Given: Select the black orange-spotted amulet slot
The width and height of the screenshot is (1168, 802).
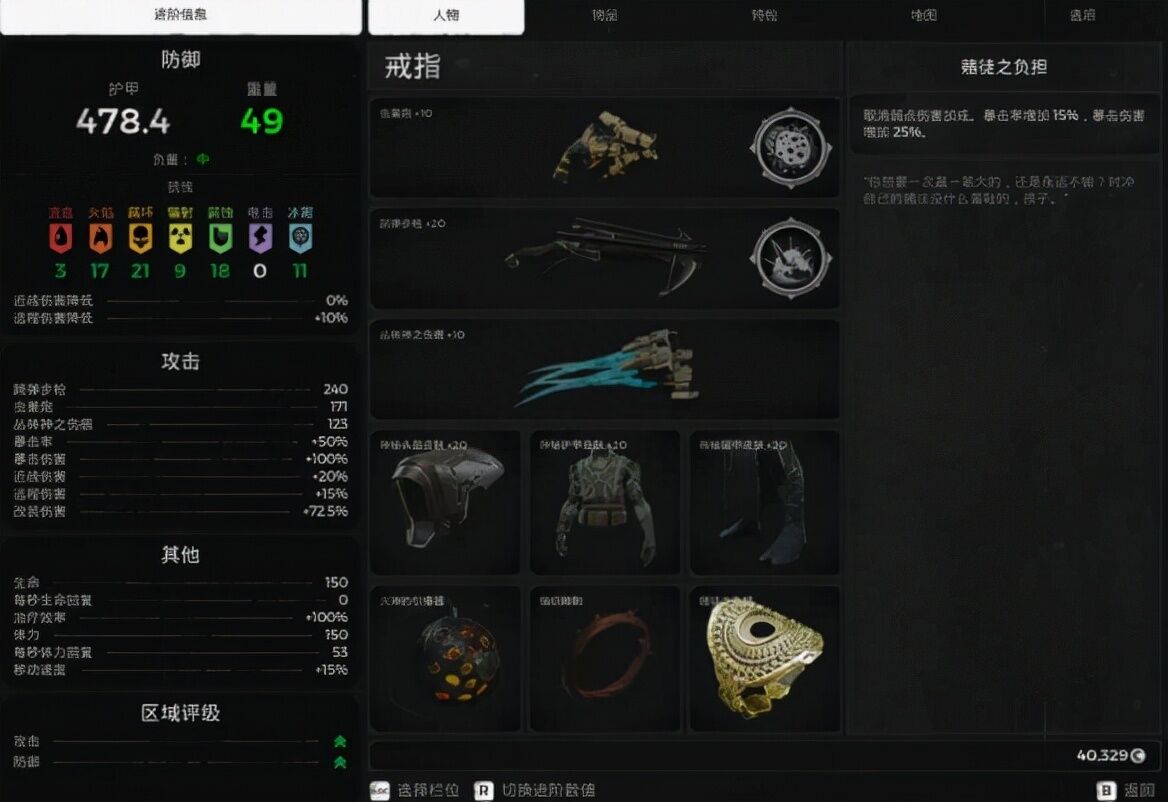Looking at the screenshot, I should [x=445, y=658].
